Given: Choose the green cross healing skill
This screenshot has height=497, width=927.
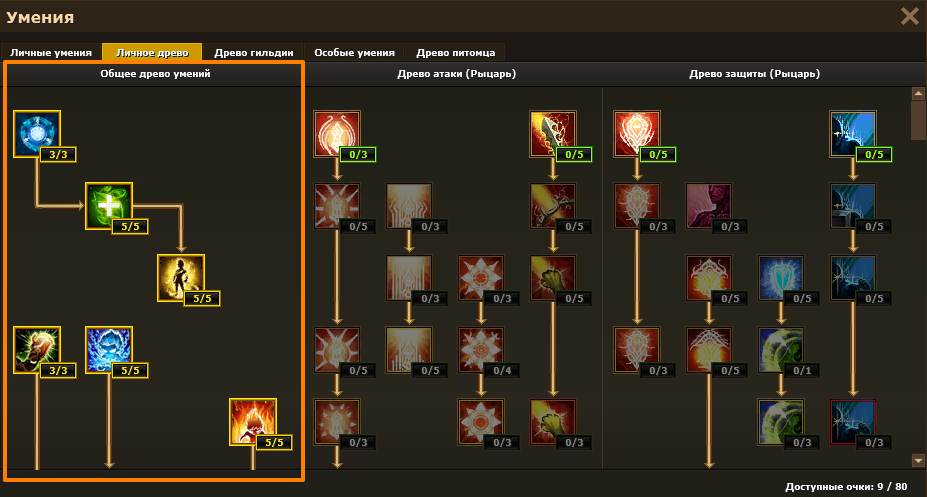Looking at the screenshot, I should point(109,206).
